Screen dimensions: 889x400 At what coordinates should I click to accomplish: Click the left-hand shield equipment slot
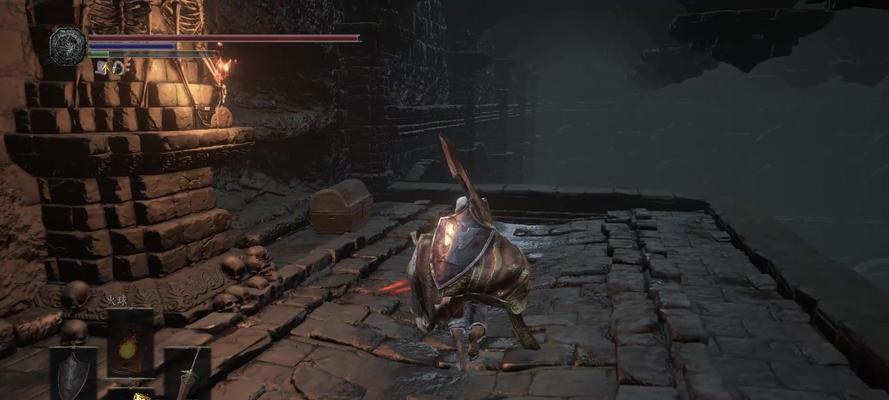tap(75, 374)
